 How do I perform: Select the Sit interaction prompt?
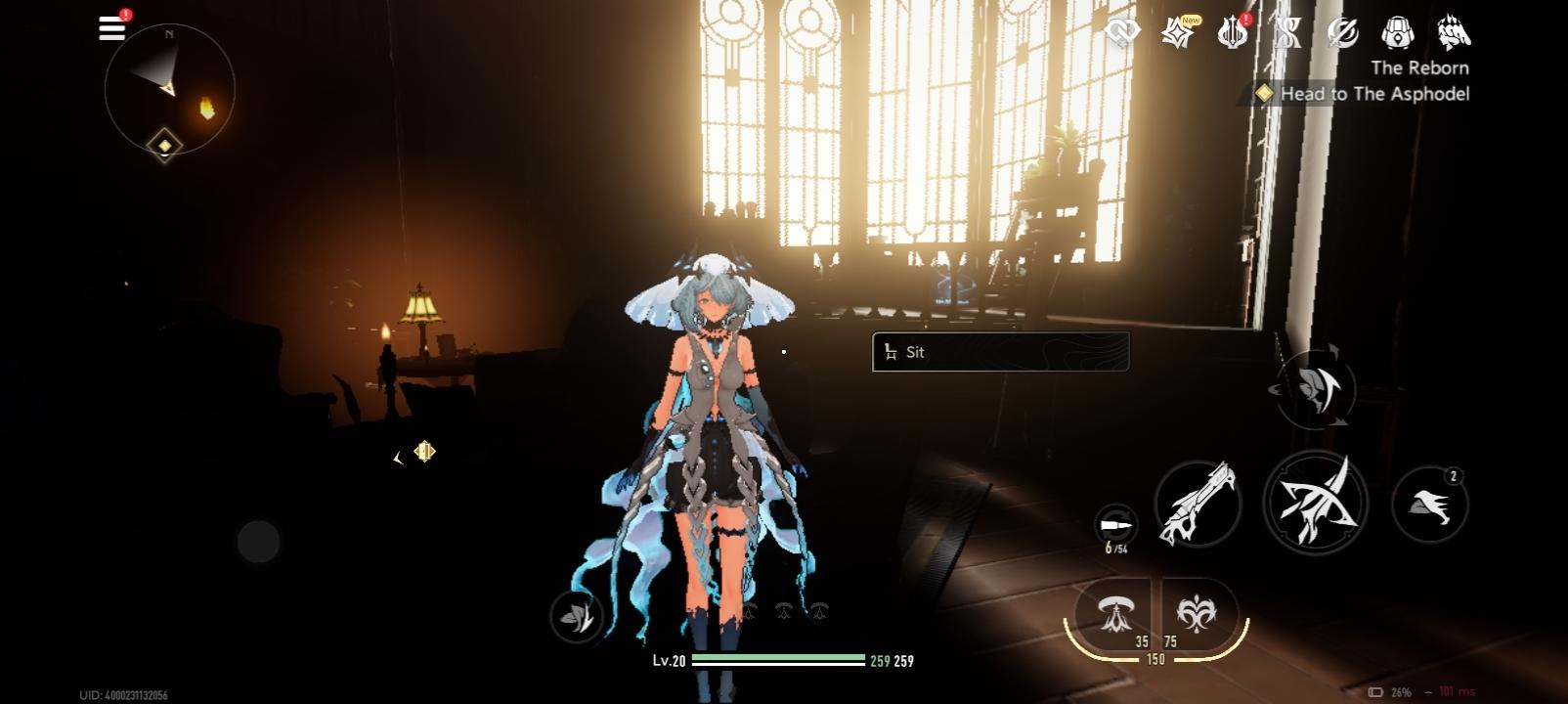[x=1000, y=352]
